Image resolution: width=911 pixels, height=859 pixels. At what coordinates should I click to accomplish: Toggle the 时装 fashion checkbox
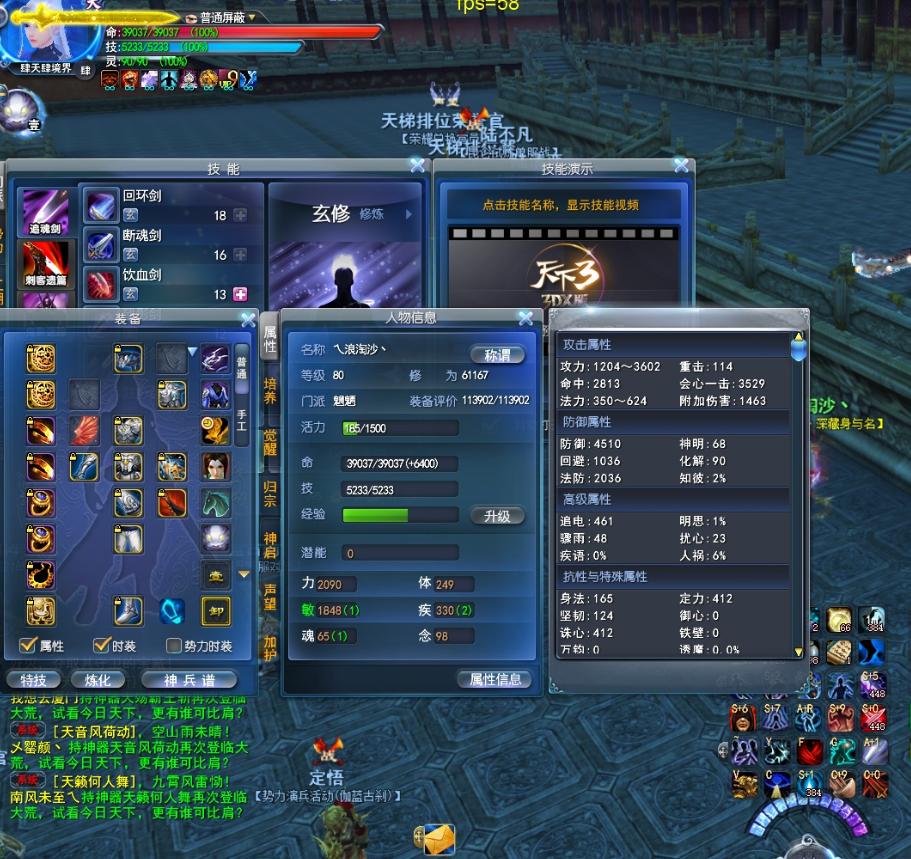(101, 646)
